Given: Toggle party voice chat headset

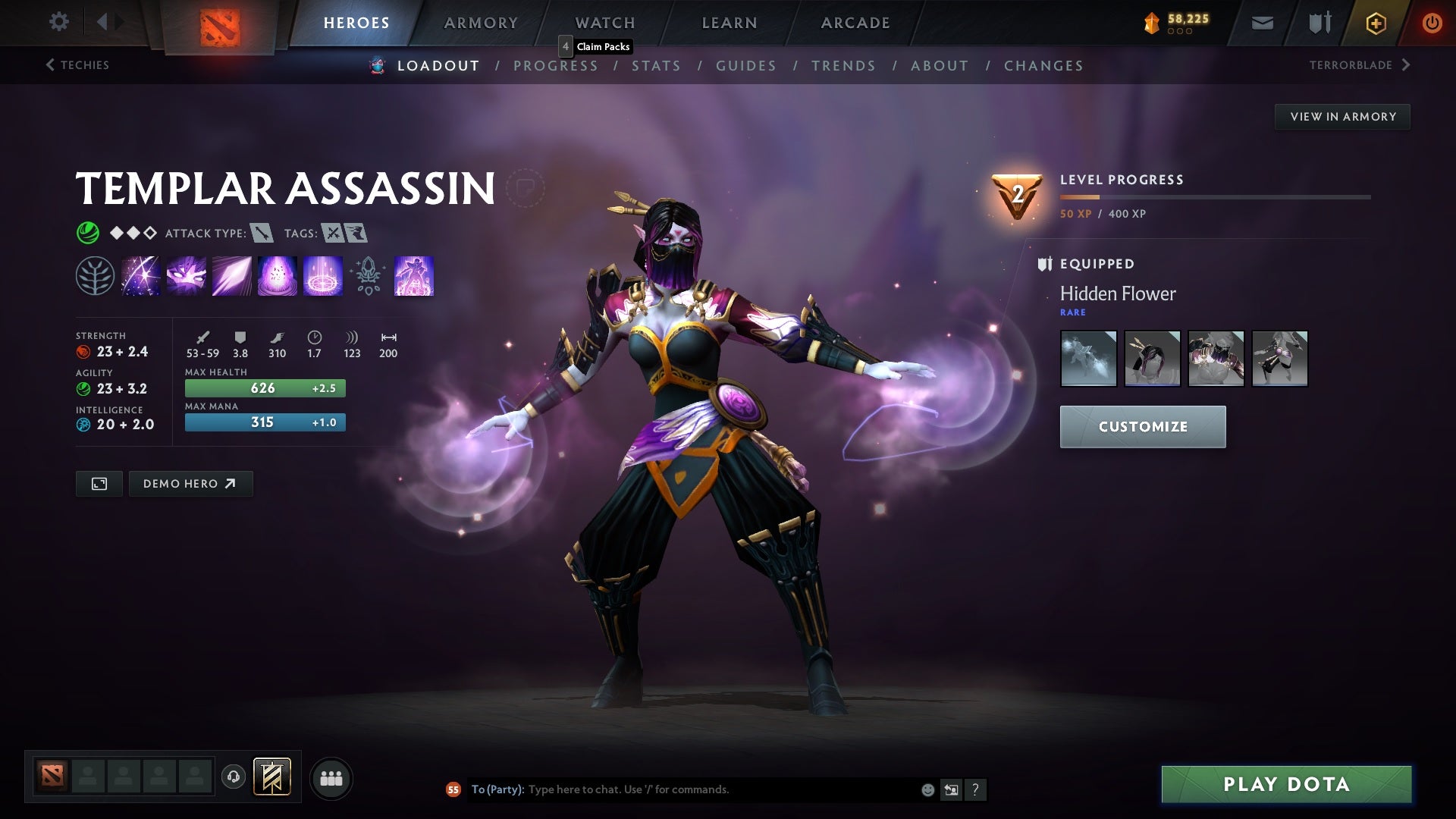Looking at the screenshot, I should (233, 777).
